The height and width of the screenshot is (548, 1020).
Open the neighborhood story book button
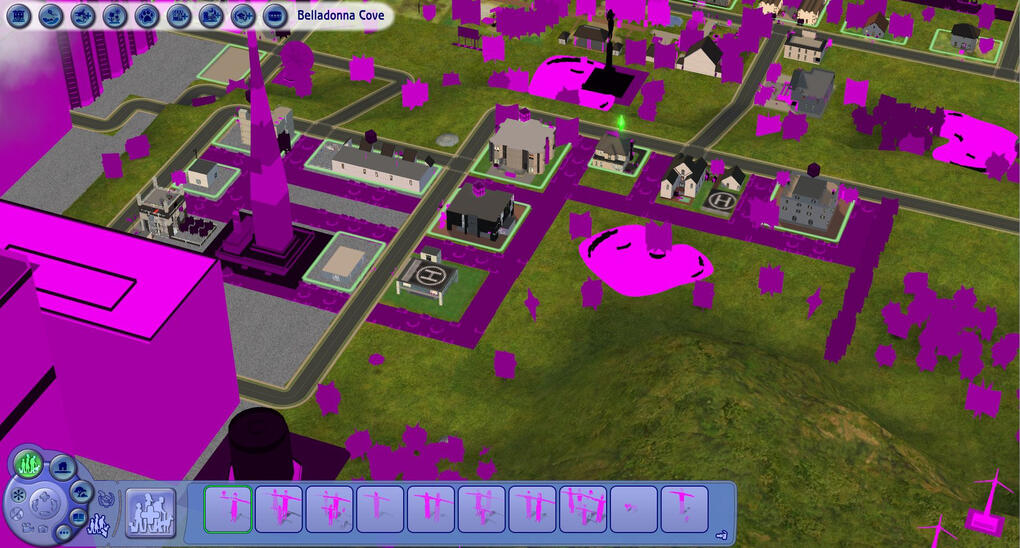tap(79, 517)
